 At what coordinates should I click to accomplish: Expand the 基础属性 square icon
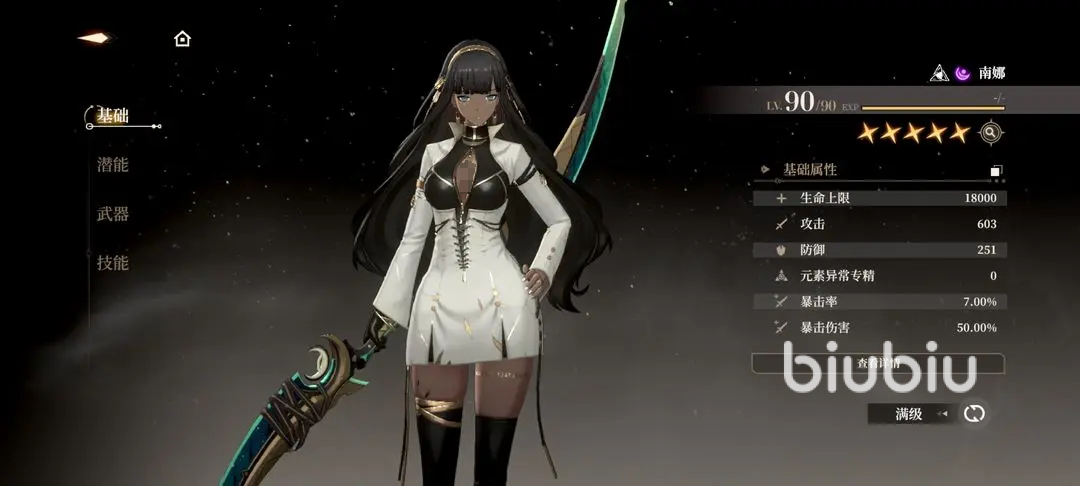click(x=996, y=171)
